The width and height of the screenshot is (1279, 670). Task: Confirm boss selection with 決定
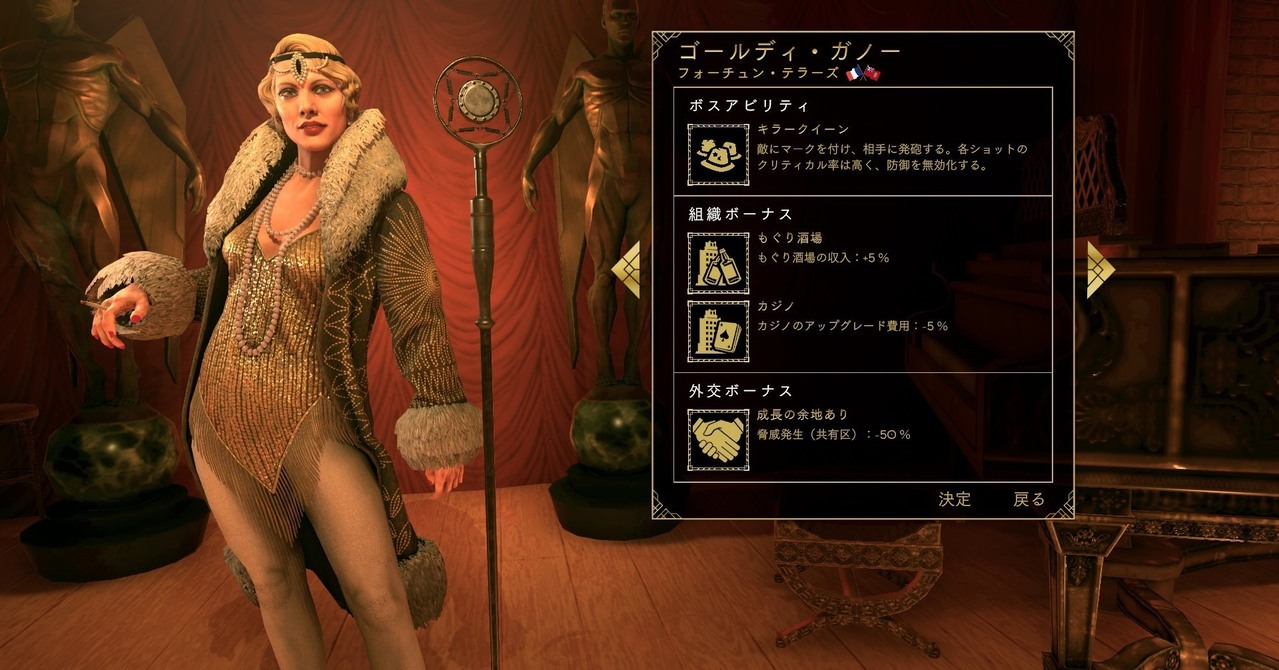[x=954, y=499]
